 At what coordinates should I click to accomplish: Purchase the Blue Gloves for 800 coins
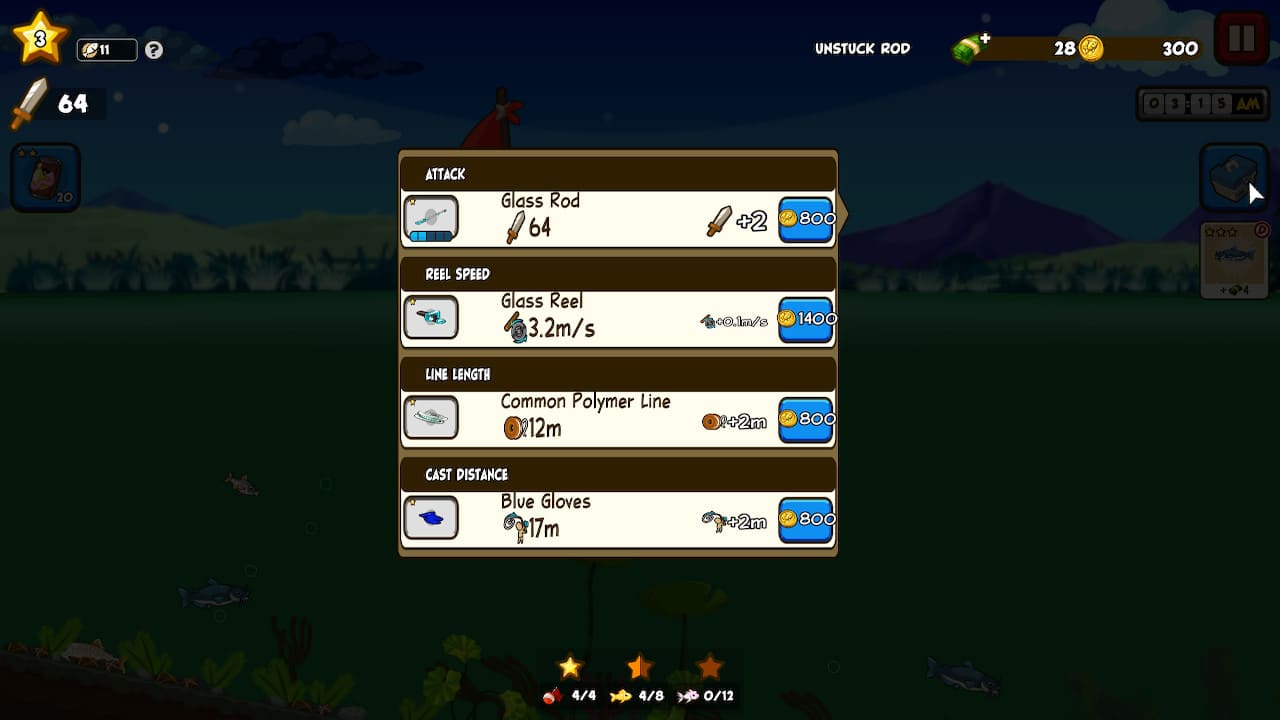(805, 518)
